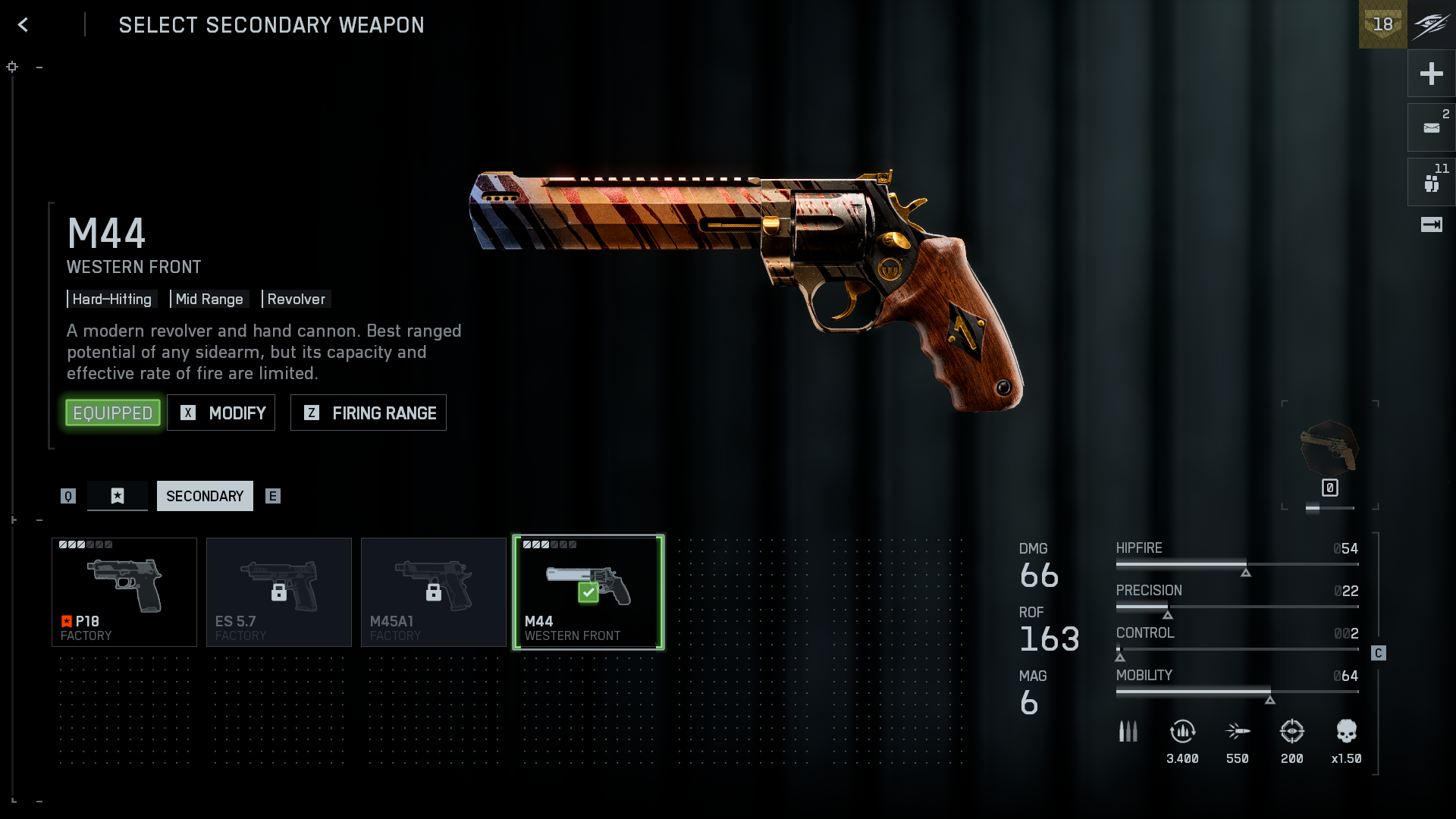Viewport: 1456px width, 819px height.
Task: Open the squad members icon
Action: click(x=1431, y=183)
